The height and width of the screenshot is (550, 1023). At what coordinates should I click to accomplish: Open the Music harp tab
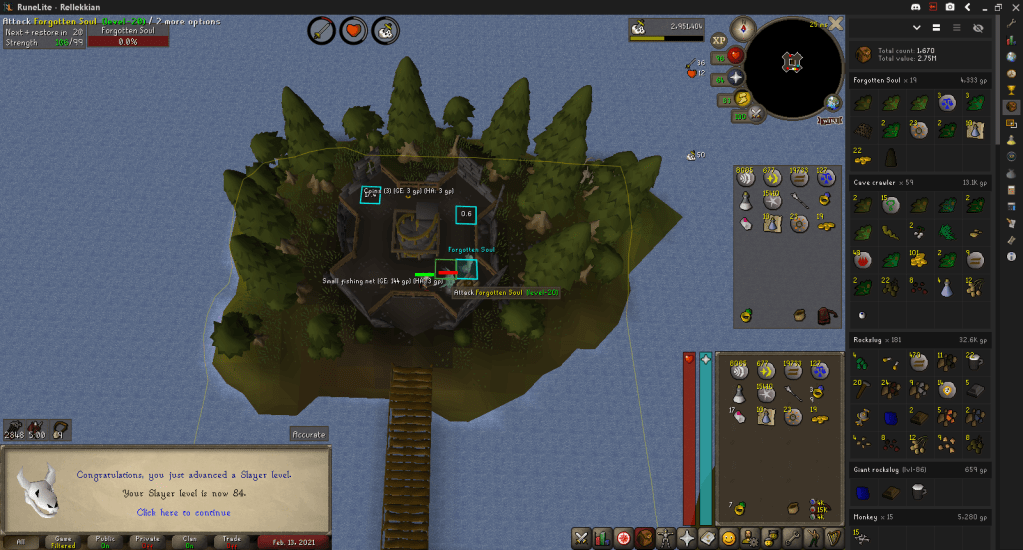[833, 538]
